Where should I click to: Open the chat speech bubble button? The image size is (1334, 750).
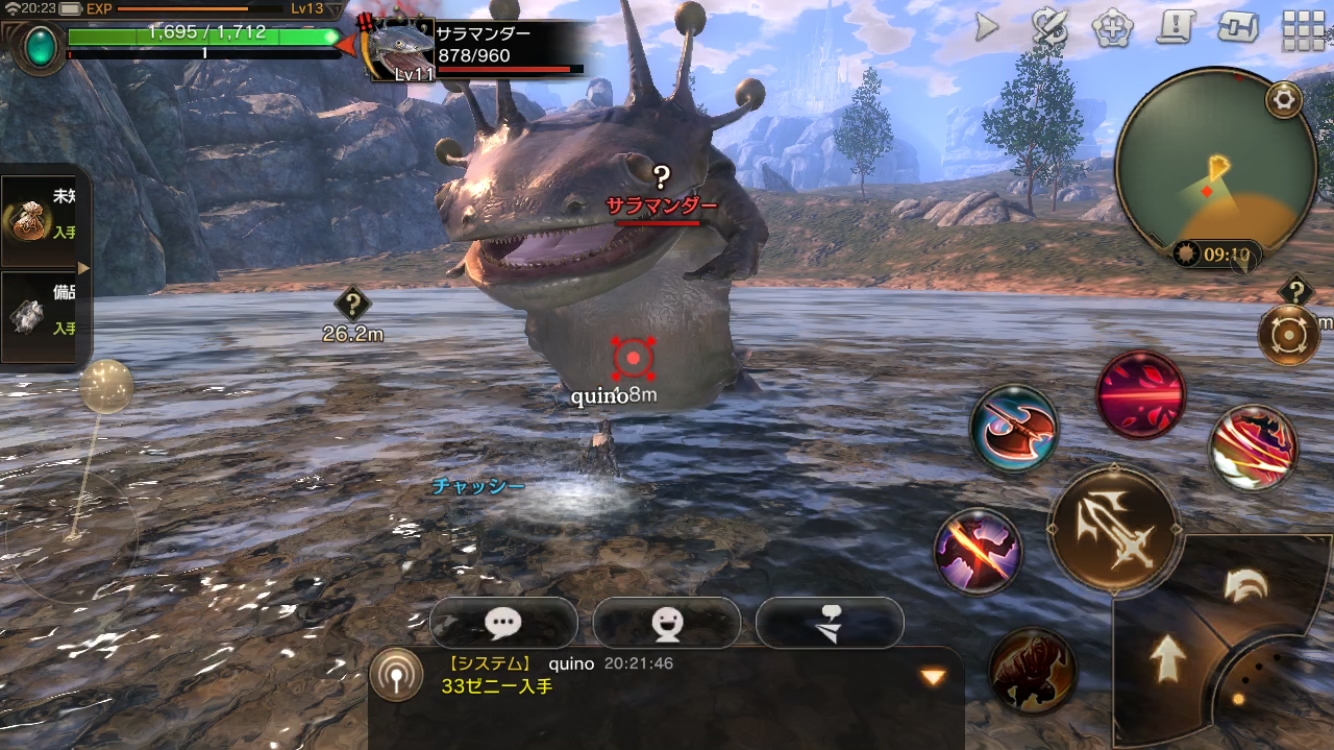pos(503,623)
